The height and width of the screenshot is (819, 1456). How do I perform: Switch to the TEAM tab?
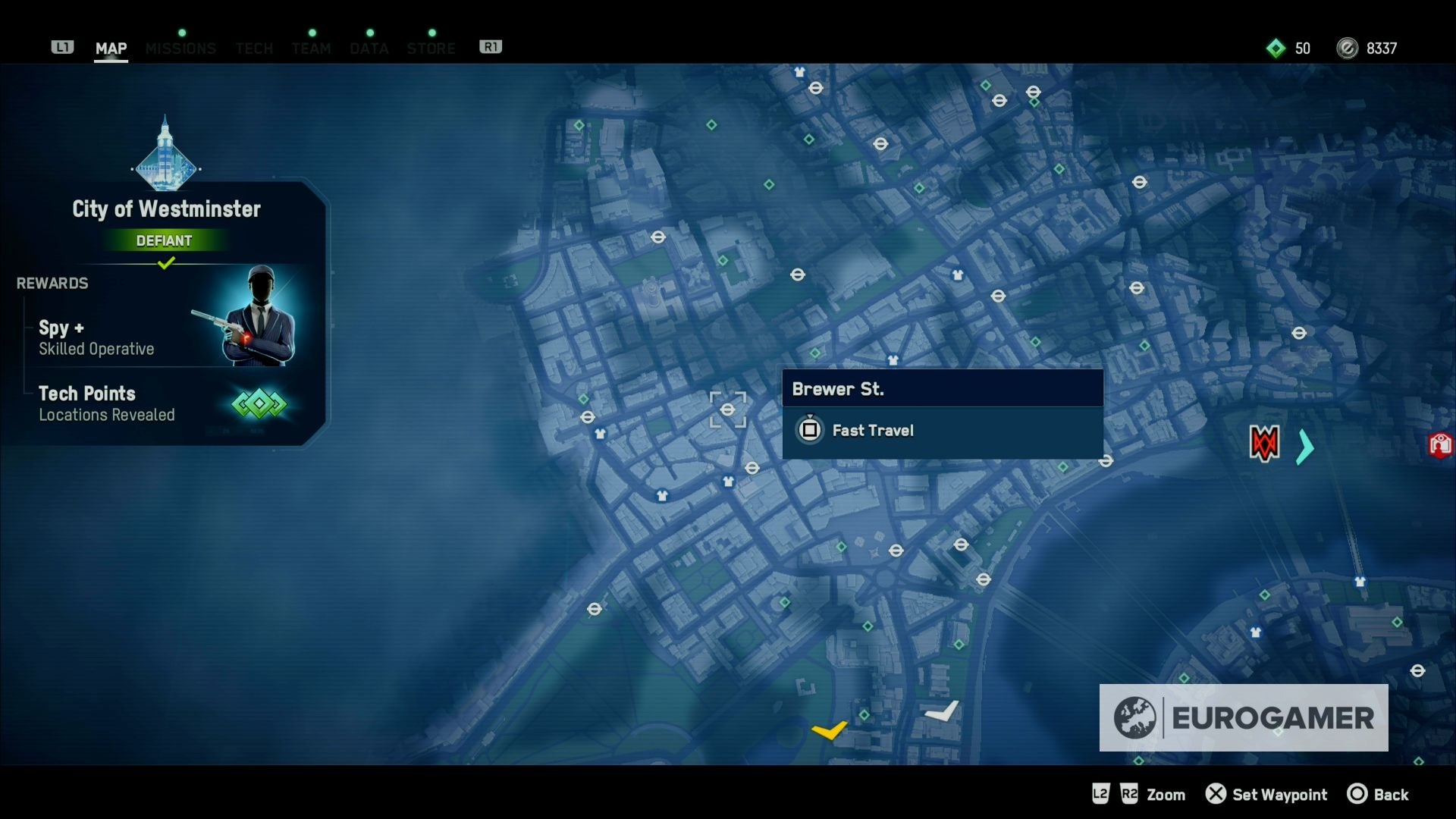[x=311, y=49]
